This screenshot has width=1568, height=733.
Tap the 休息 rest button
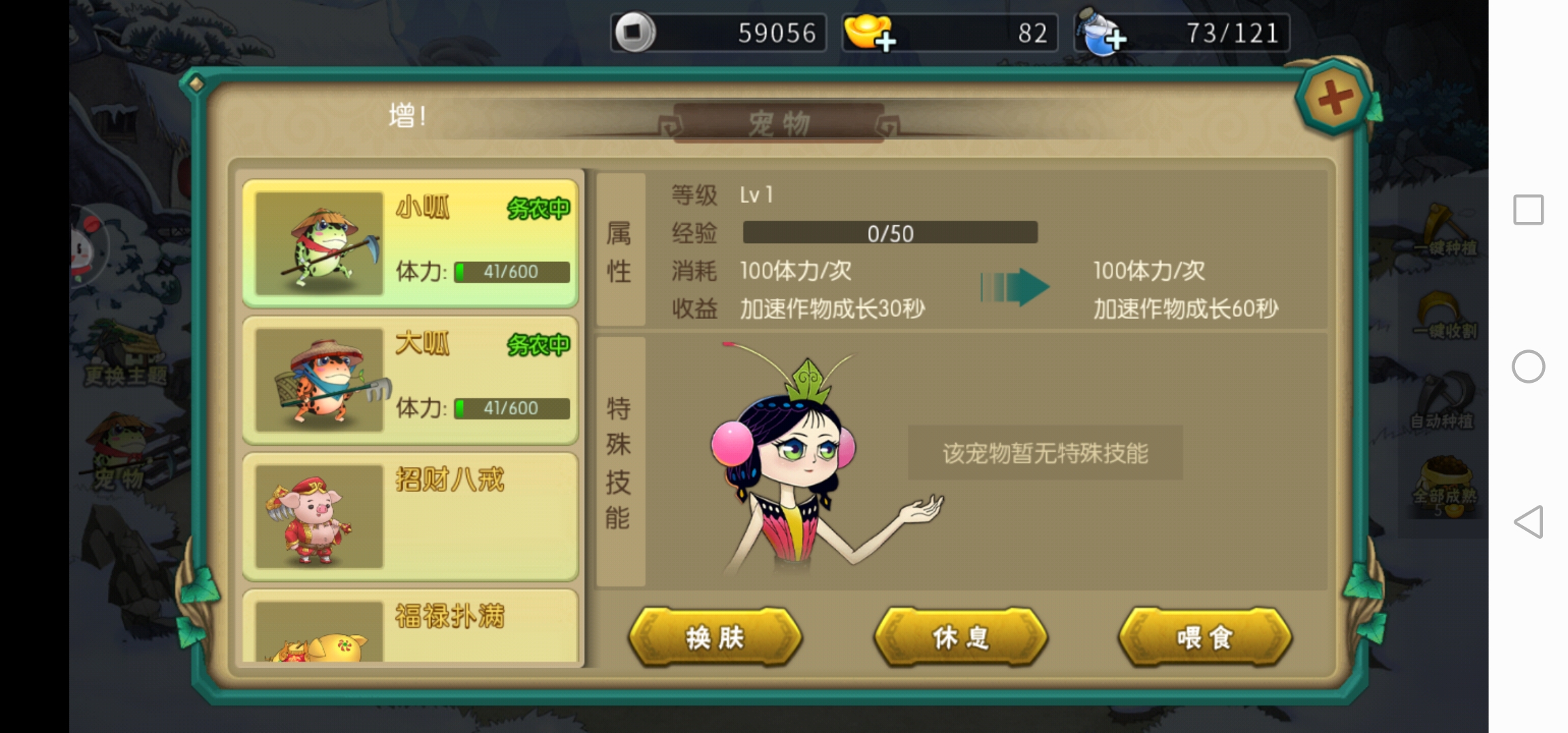[960, 637]
